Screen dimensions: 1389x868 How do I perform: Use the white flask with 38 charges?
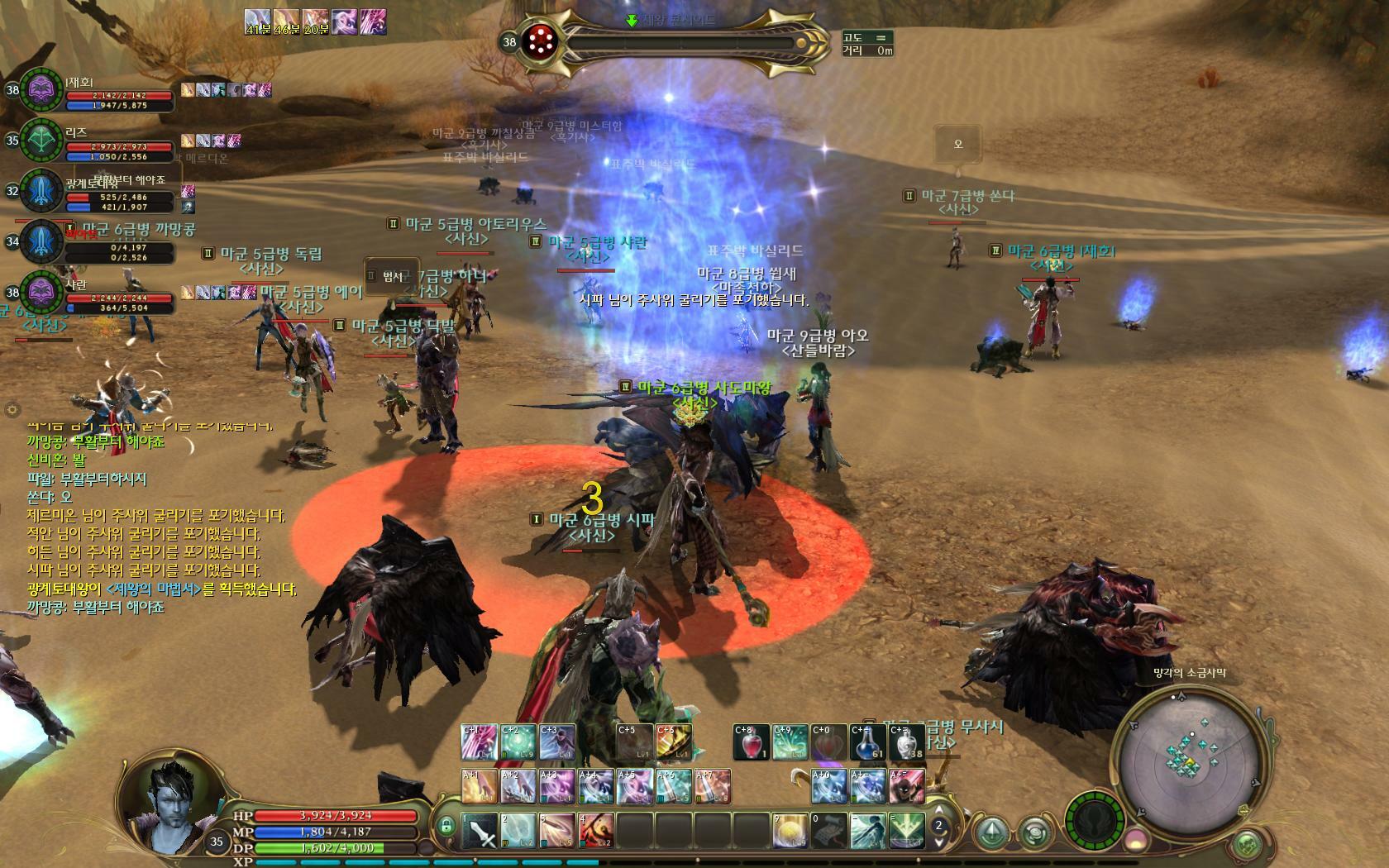[906, 742]
